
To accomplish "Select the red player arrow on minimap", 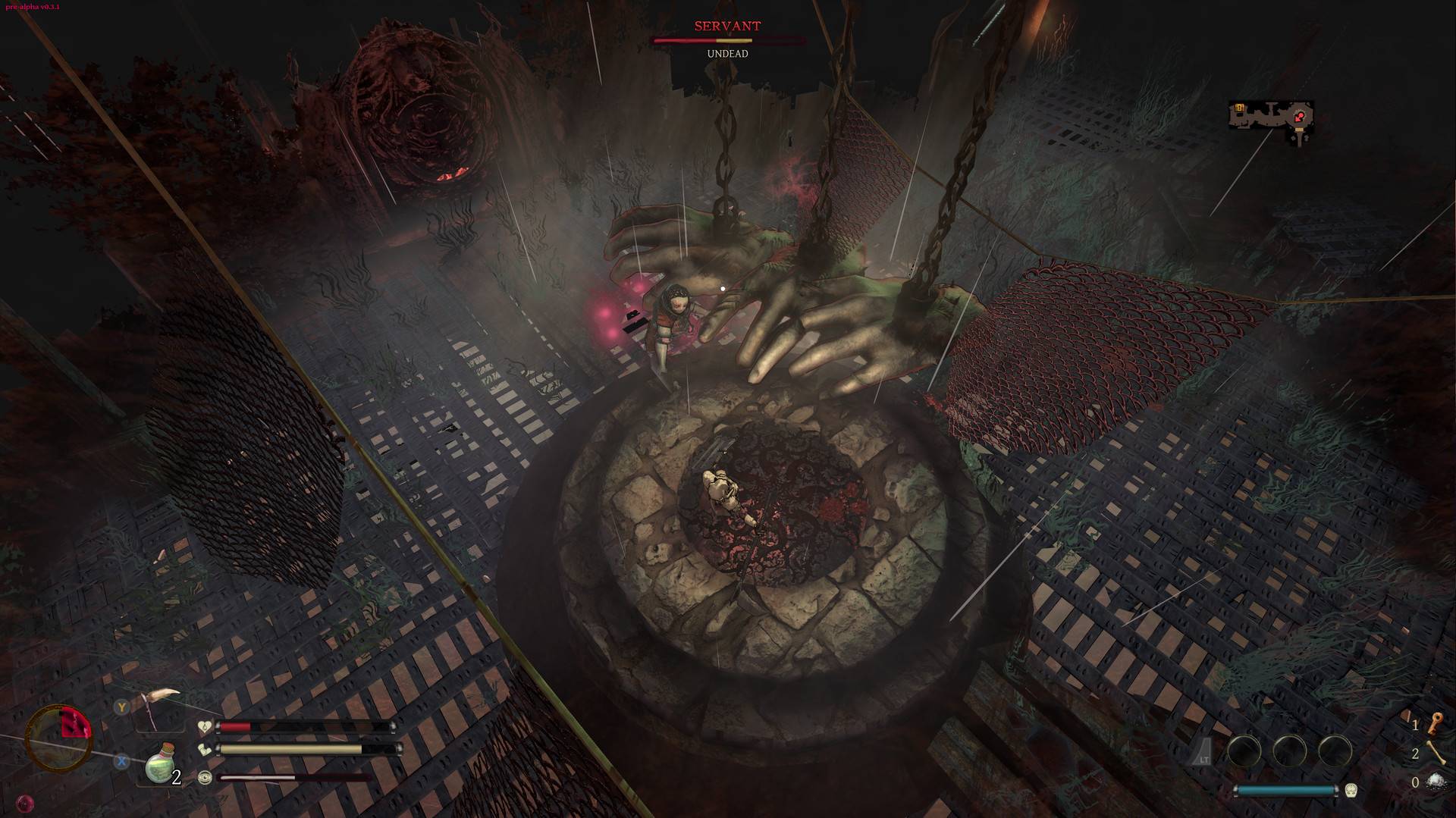I will (1300, 116).
